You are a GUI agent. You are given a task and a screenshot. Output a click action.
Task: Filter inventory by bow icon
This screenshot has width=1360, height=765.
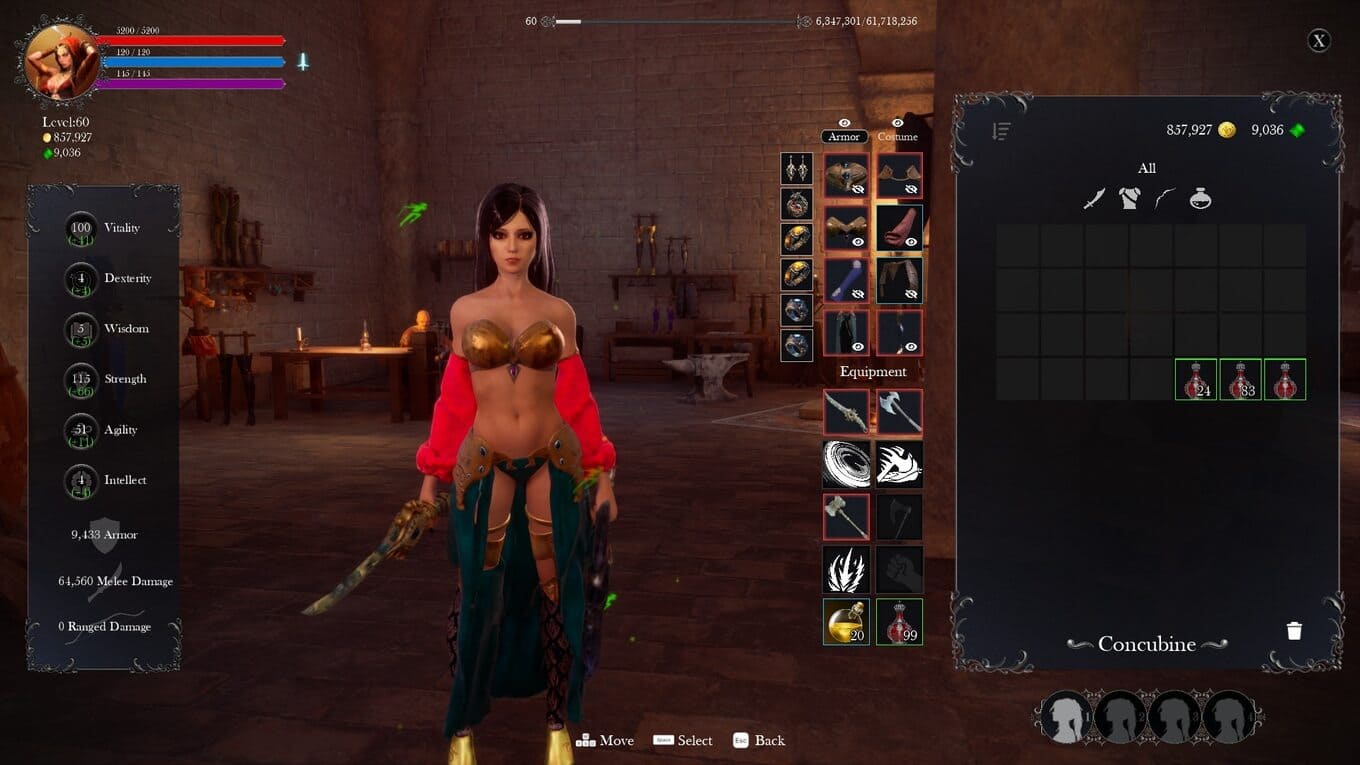pyautogui.click(x=1165, y=199)
